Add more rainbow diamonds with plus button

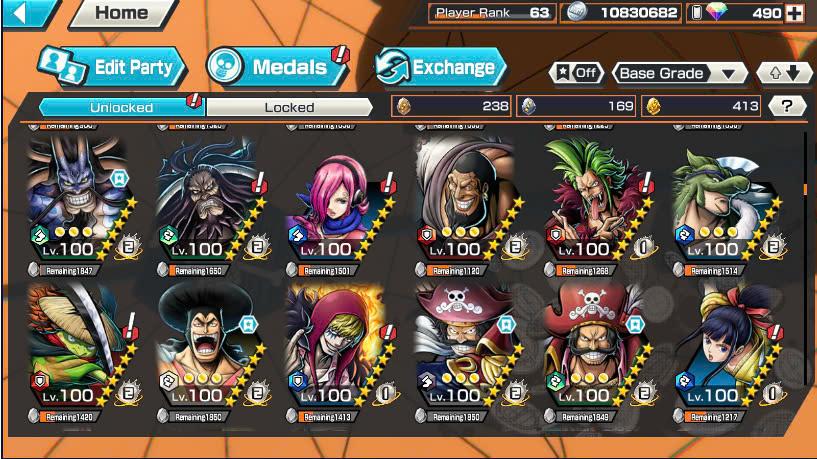point(795,13)
